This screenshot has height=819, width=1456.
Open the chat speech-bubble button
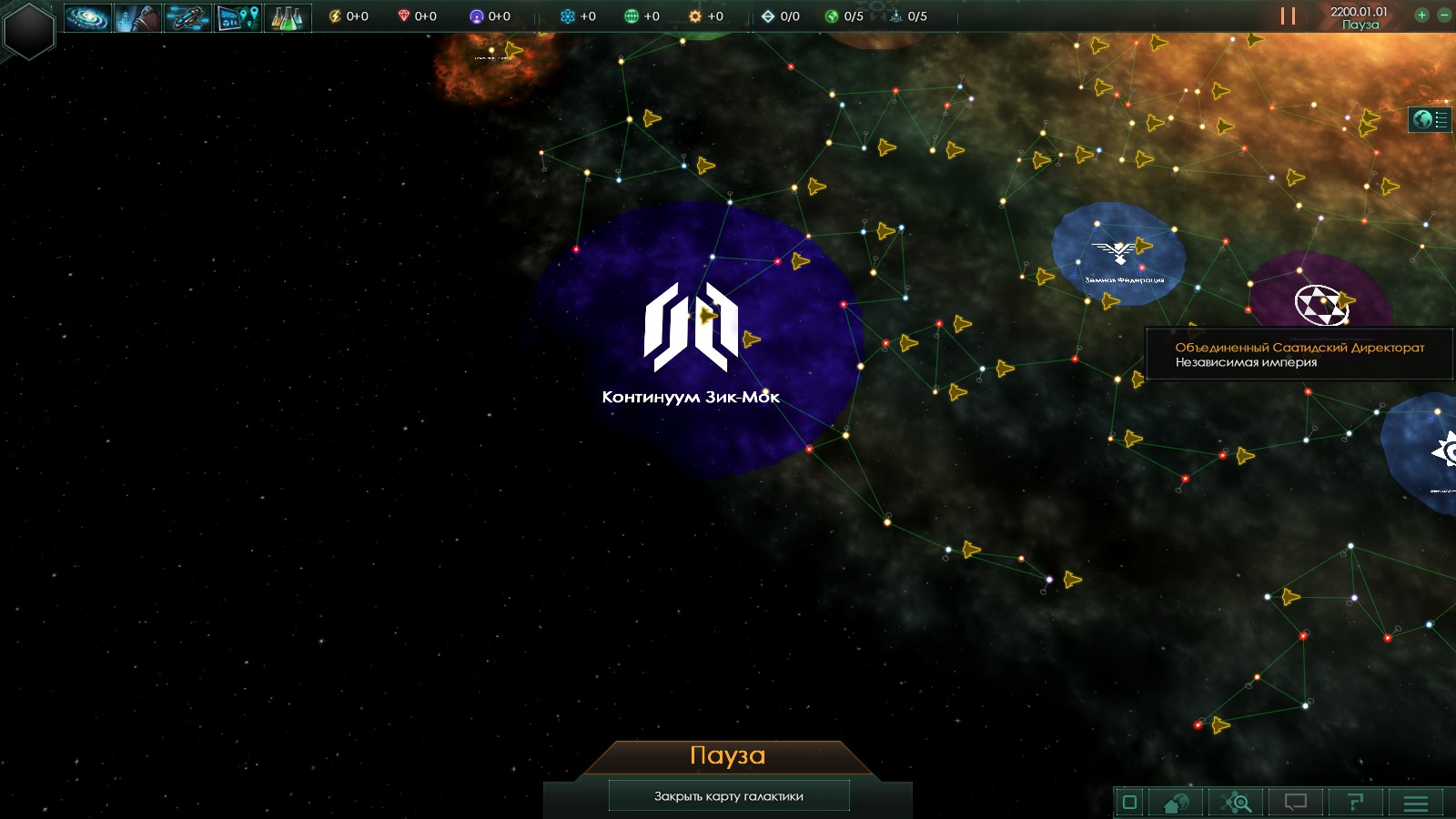click(x=1295, y=802)
